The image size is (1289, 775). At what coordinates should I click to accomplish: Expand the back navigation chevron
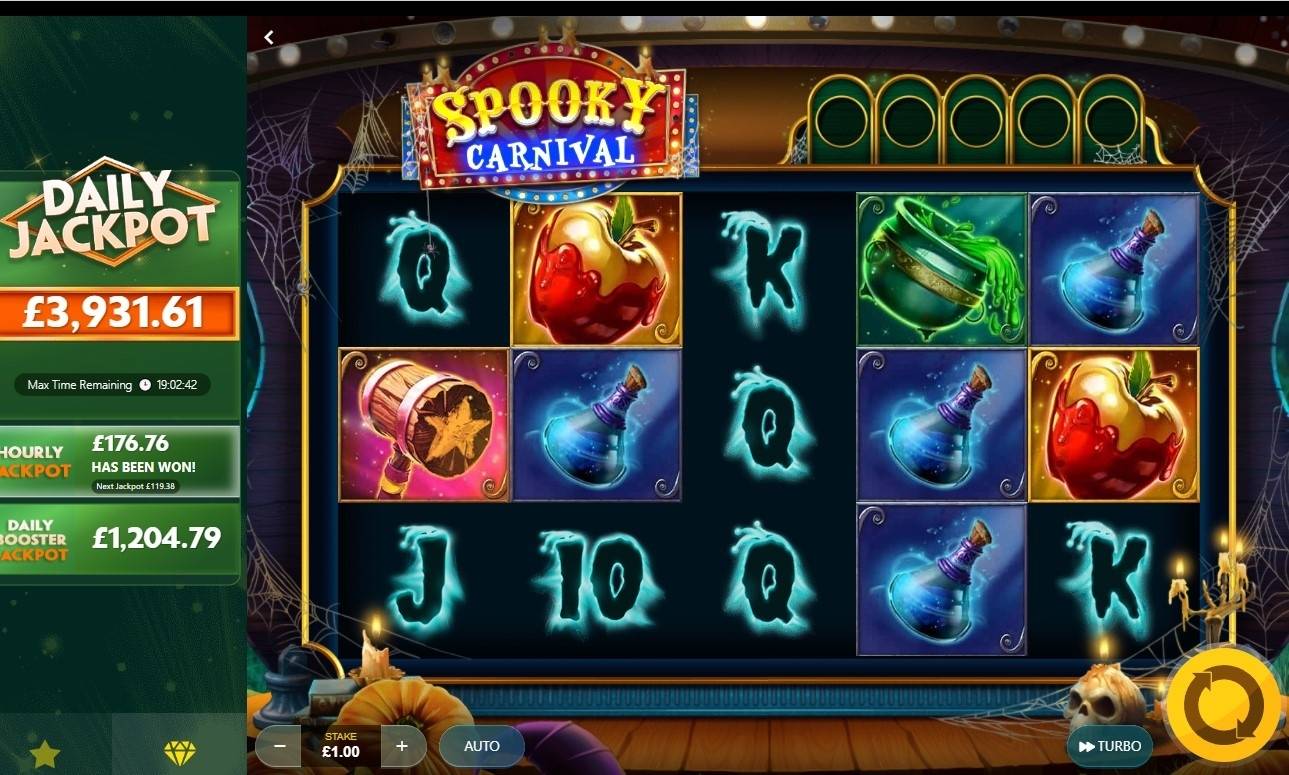268,35
